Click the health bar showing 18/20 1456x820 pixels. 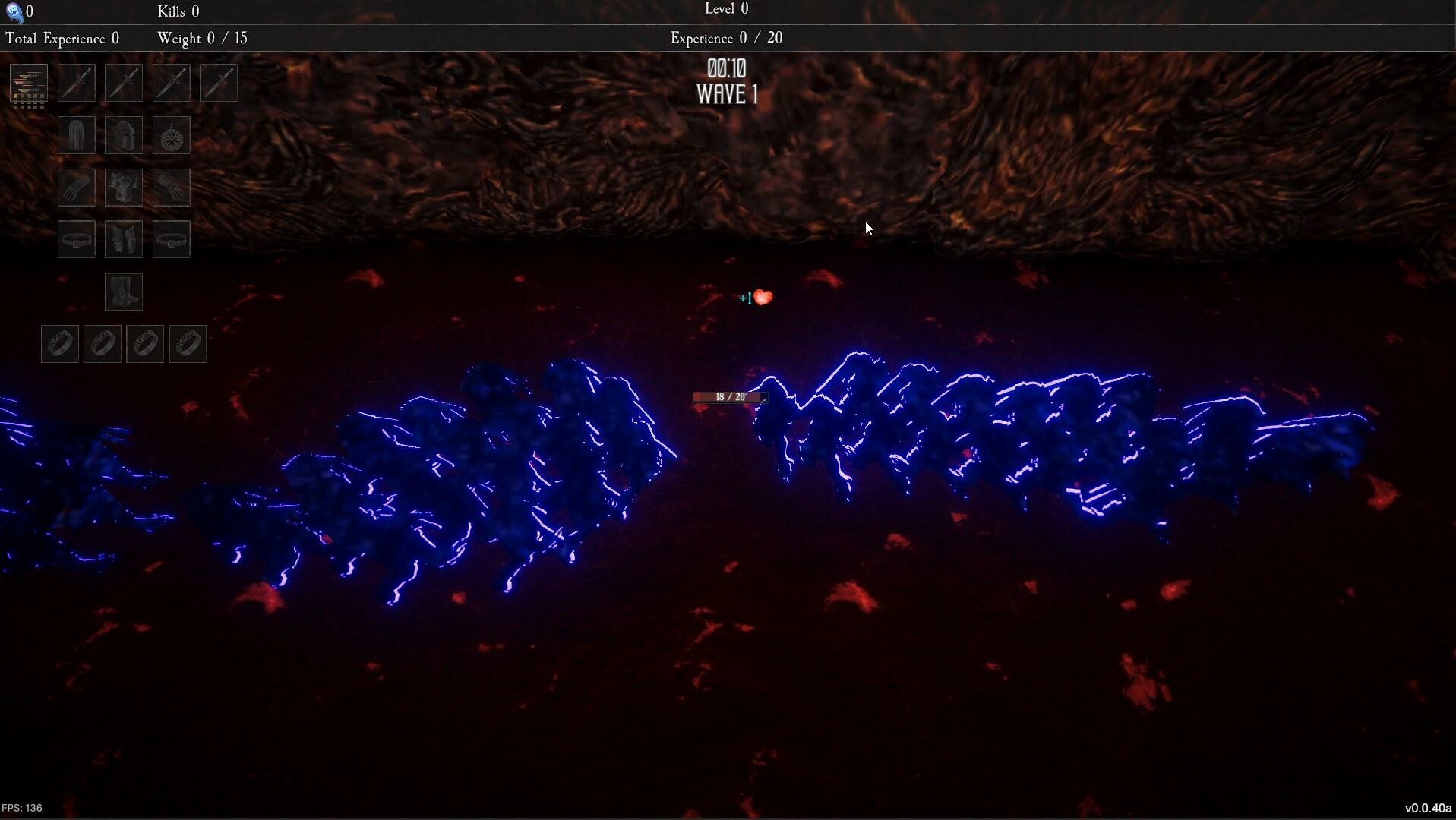point(728,396)
